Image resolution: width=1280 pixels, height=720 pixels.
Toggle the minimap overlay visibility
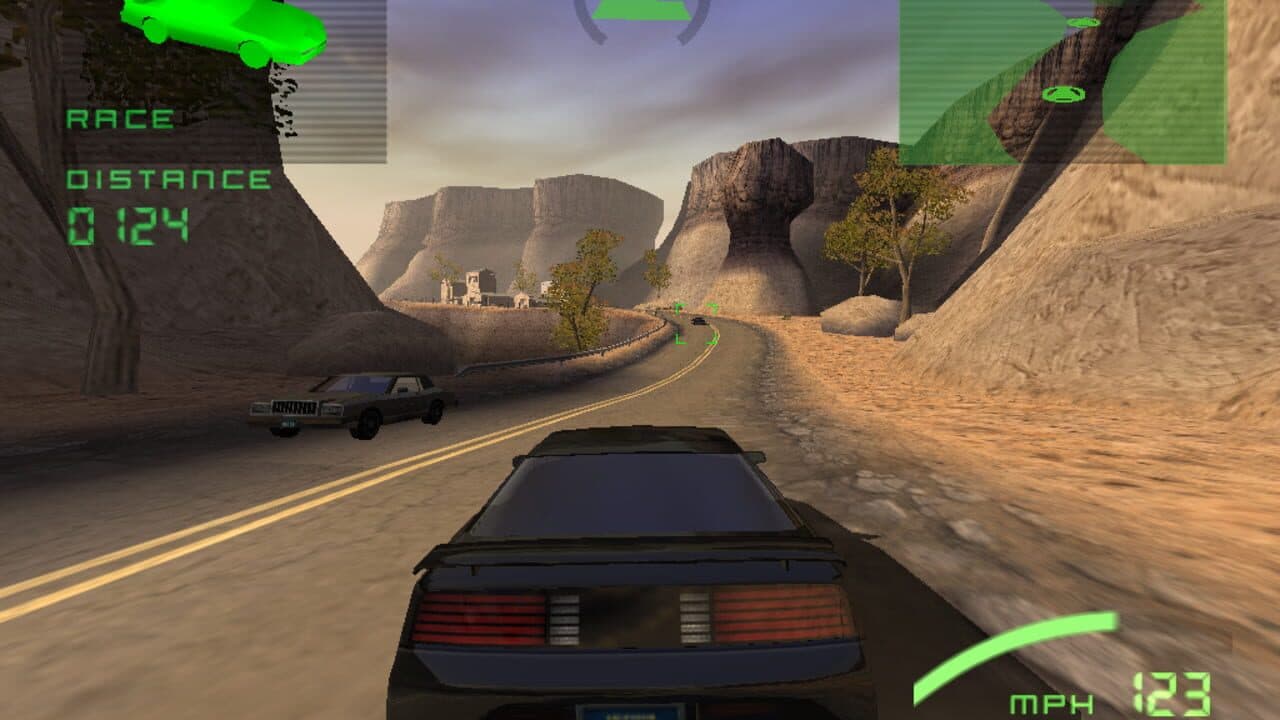pos(1065,80)
